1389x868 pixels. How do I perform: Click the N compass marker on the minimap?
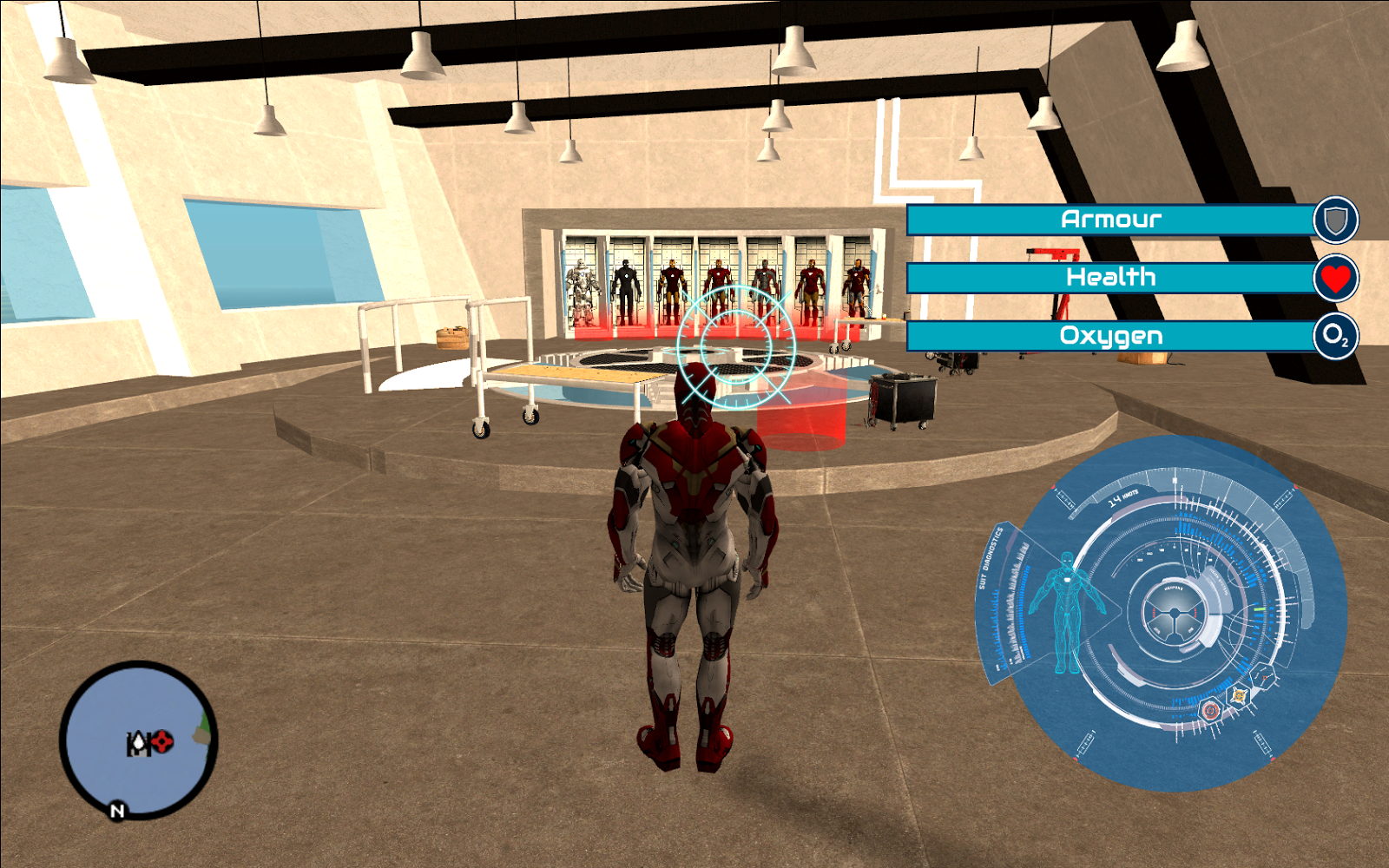click(117, 809)
